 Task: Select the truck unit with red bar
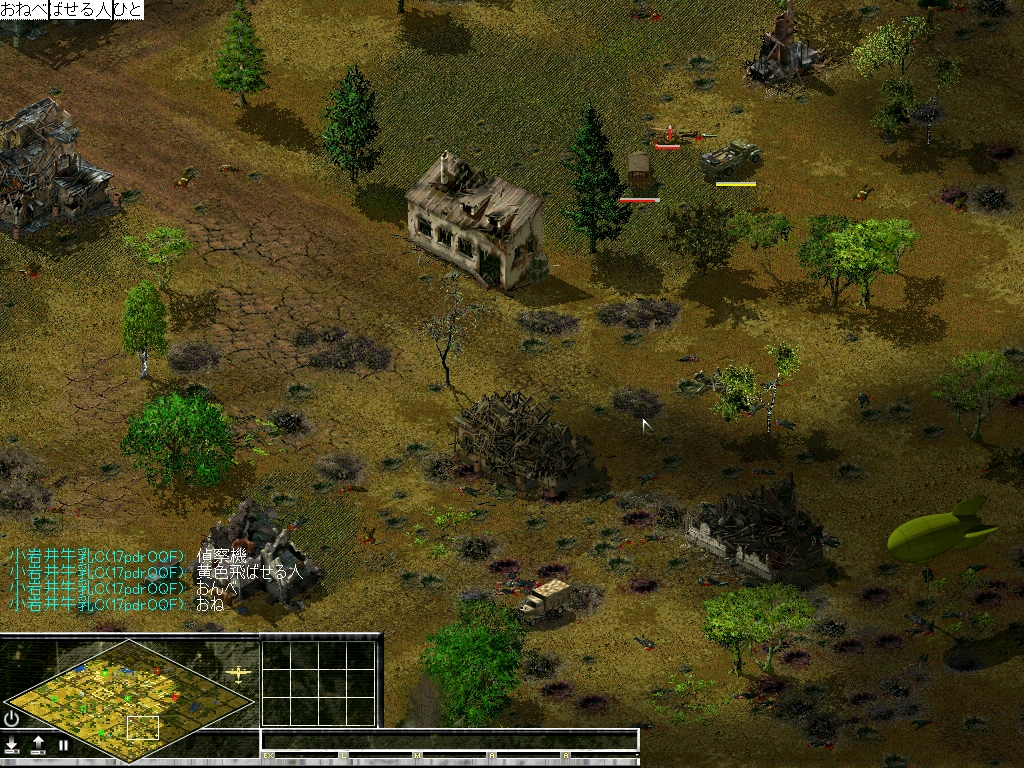[639, 172]
